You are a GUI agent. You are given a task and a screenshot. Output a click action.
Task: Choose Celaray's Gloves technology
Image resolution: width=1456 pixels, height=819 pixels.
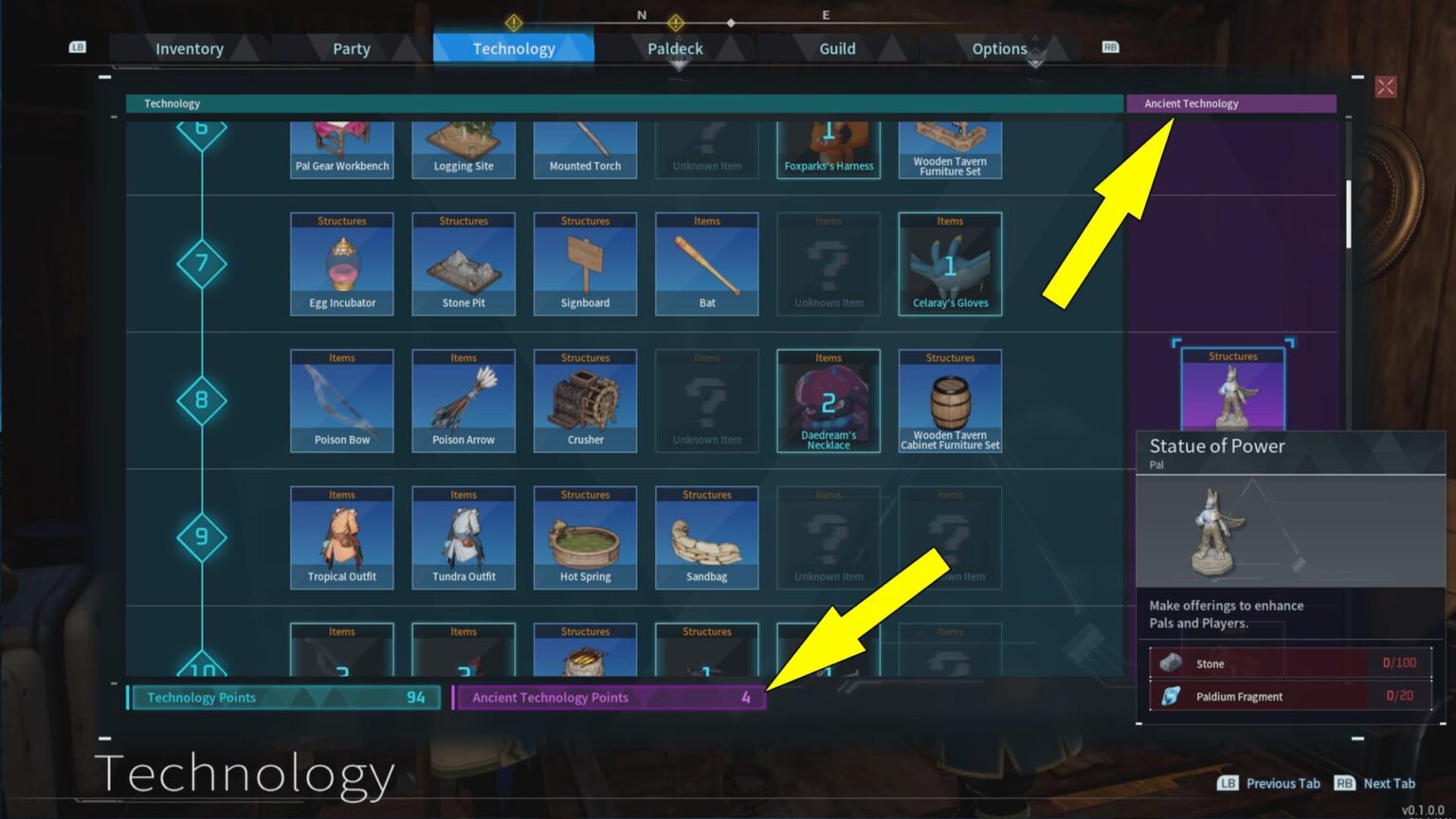click(x=949, y=263)
